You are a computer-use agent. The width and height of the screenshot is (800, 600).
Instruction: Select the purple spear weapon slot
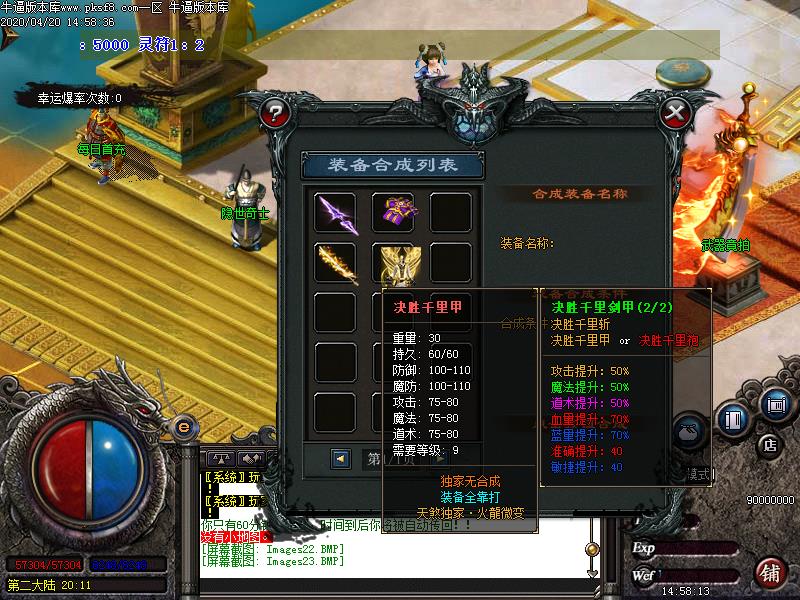click(336, 213)
